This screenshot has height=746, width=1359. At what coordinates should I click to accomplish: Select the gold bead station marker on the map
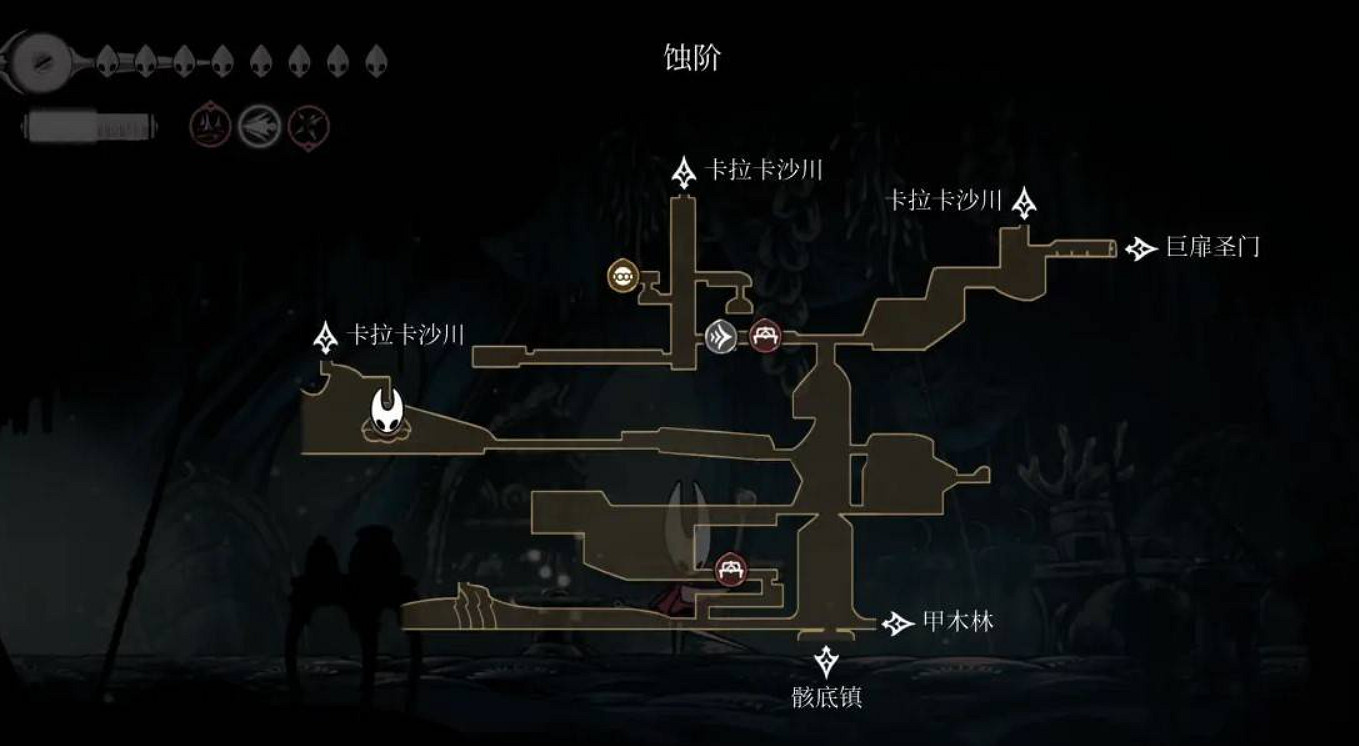(624, 277)
